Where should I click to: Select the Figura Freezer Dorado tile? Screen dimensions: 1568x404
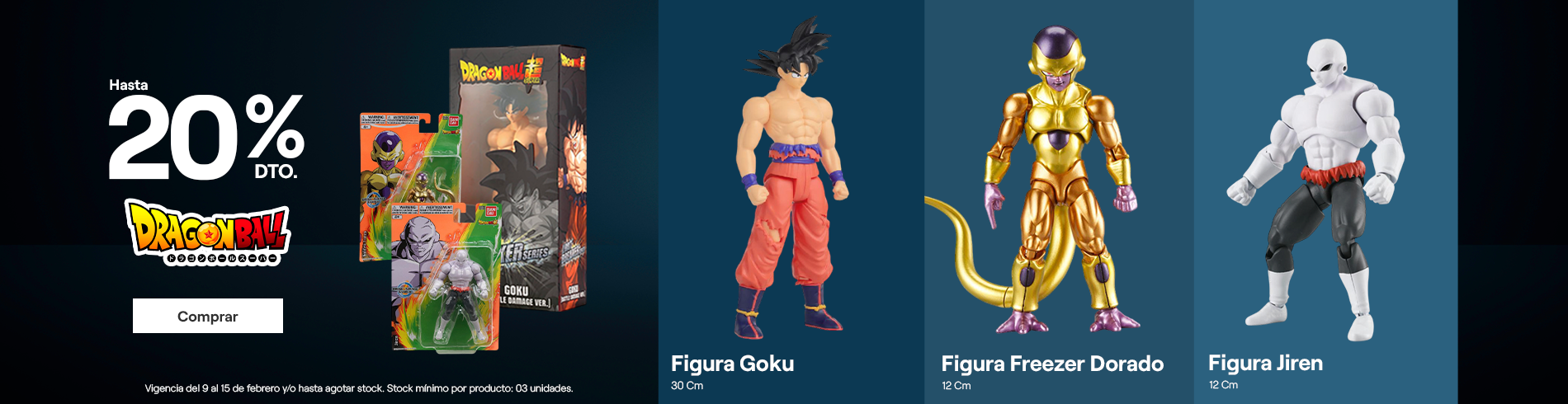click(x=1058, y=202)
